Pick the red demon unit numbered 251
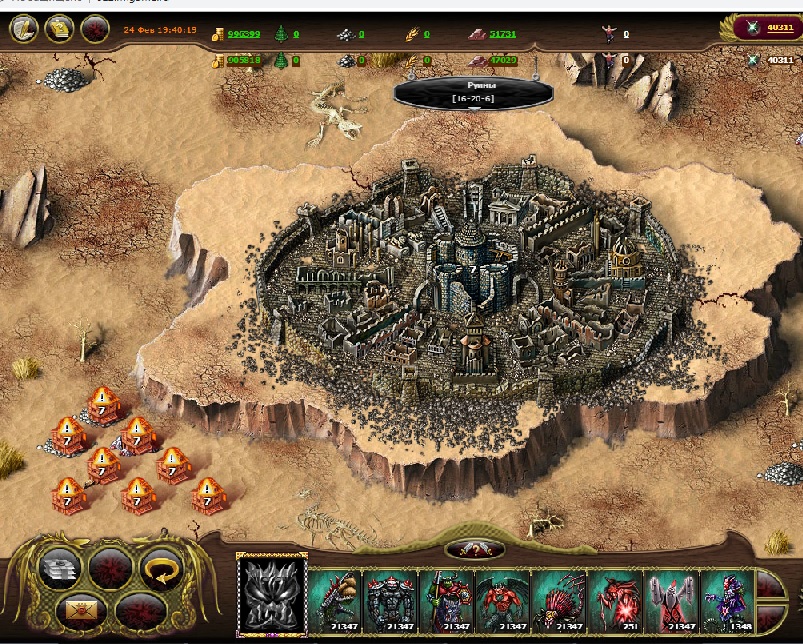 click(x=614, y=598)
